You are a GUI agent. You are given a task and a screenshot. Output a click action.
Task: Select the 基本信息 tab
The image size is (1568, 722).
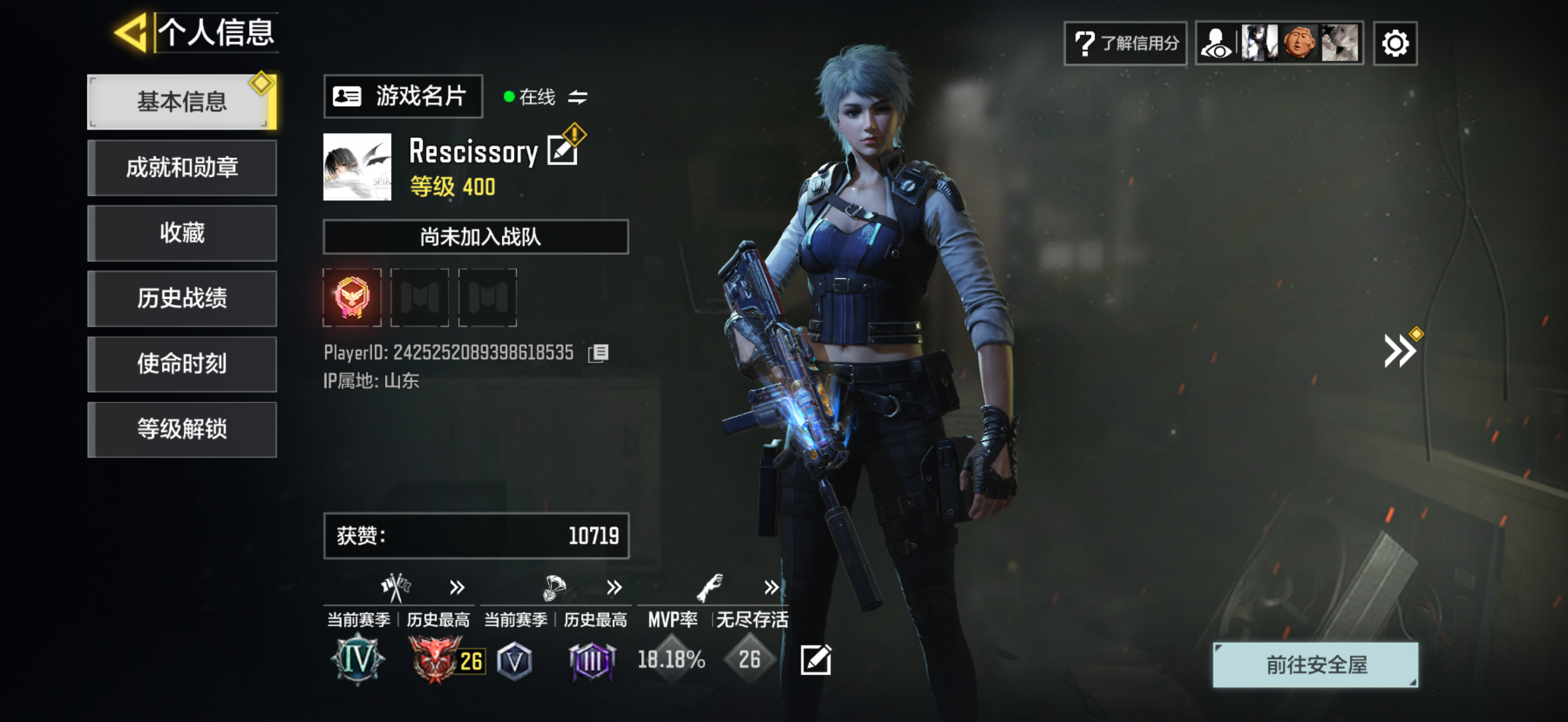(x=182, y=102)
